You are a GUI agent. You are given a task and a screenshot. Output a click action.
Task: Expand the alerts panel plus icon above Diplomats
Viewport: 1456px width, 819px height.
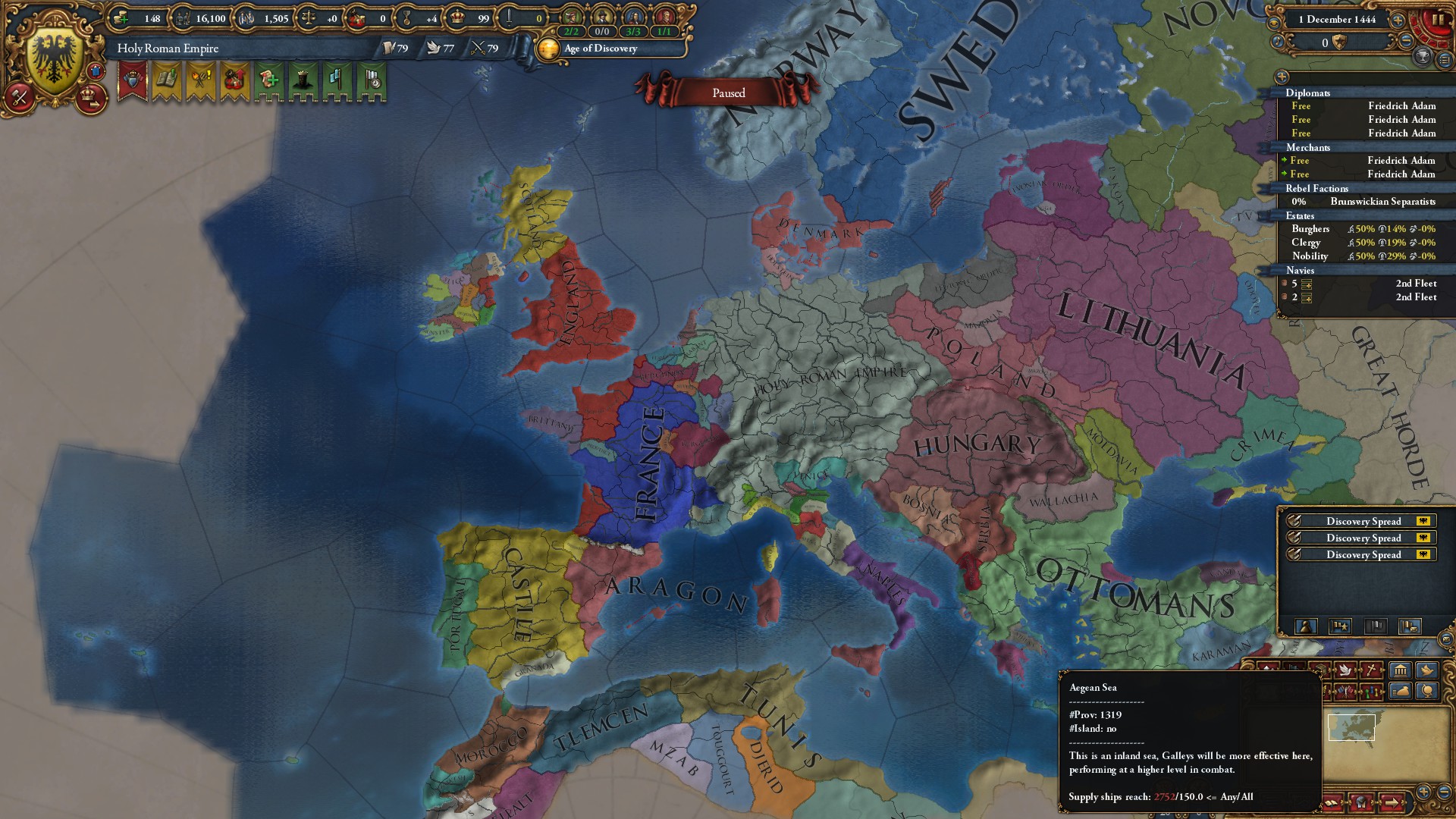[x=1282, y=78]
